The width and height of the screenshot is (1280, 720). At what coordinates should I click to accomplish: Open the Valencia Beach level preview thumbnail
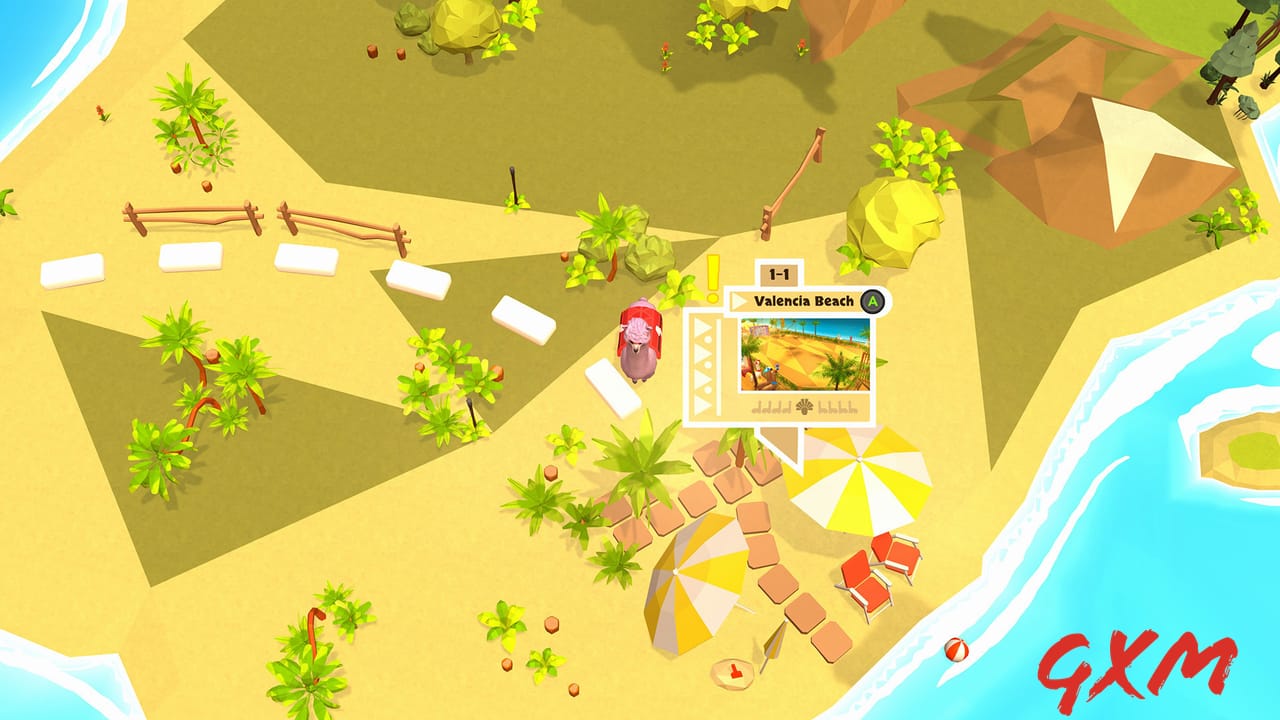(805, 353)
